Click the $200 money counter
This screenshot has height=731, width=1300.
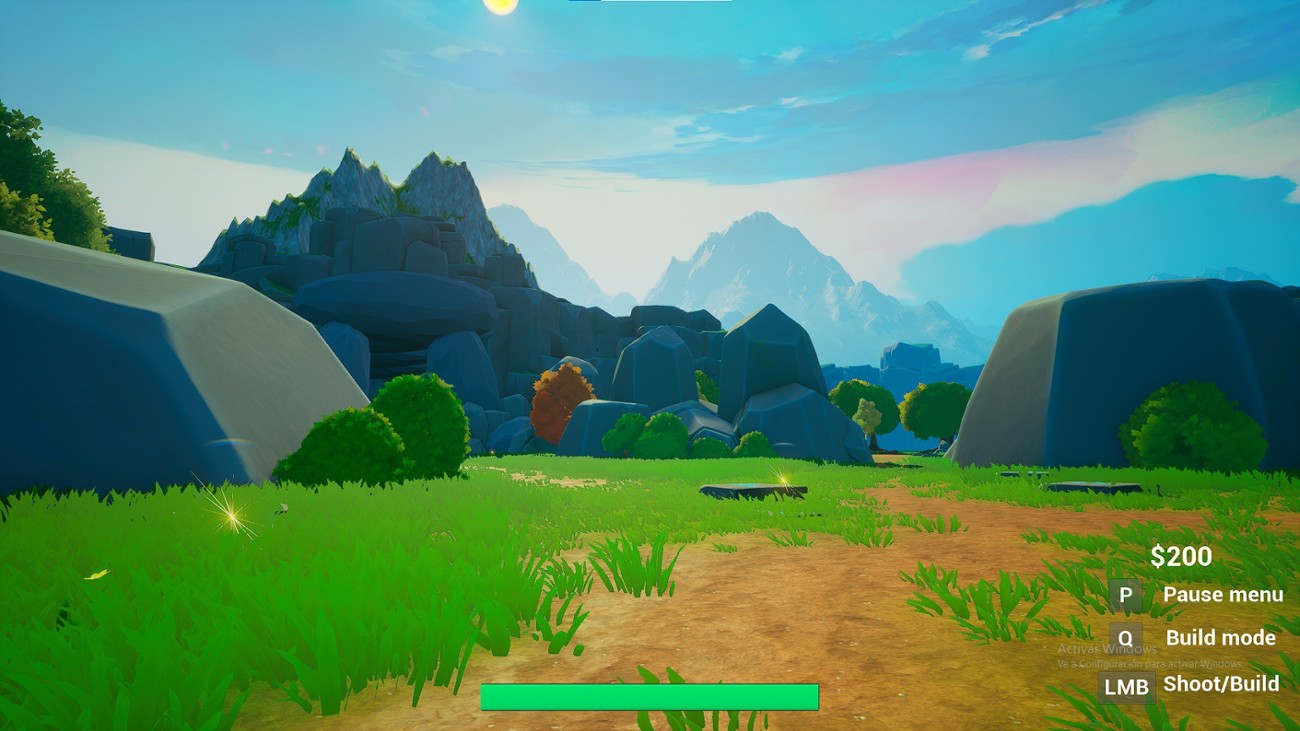pos(1182,555)
